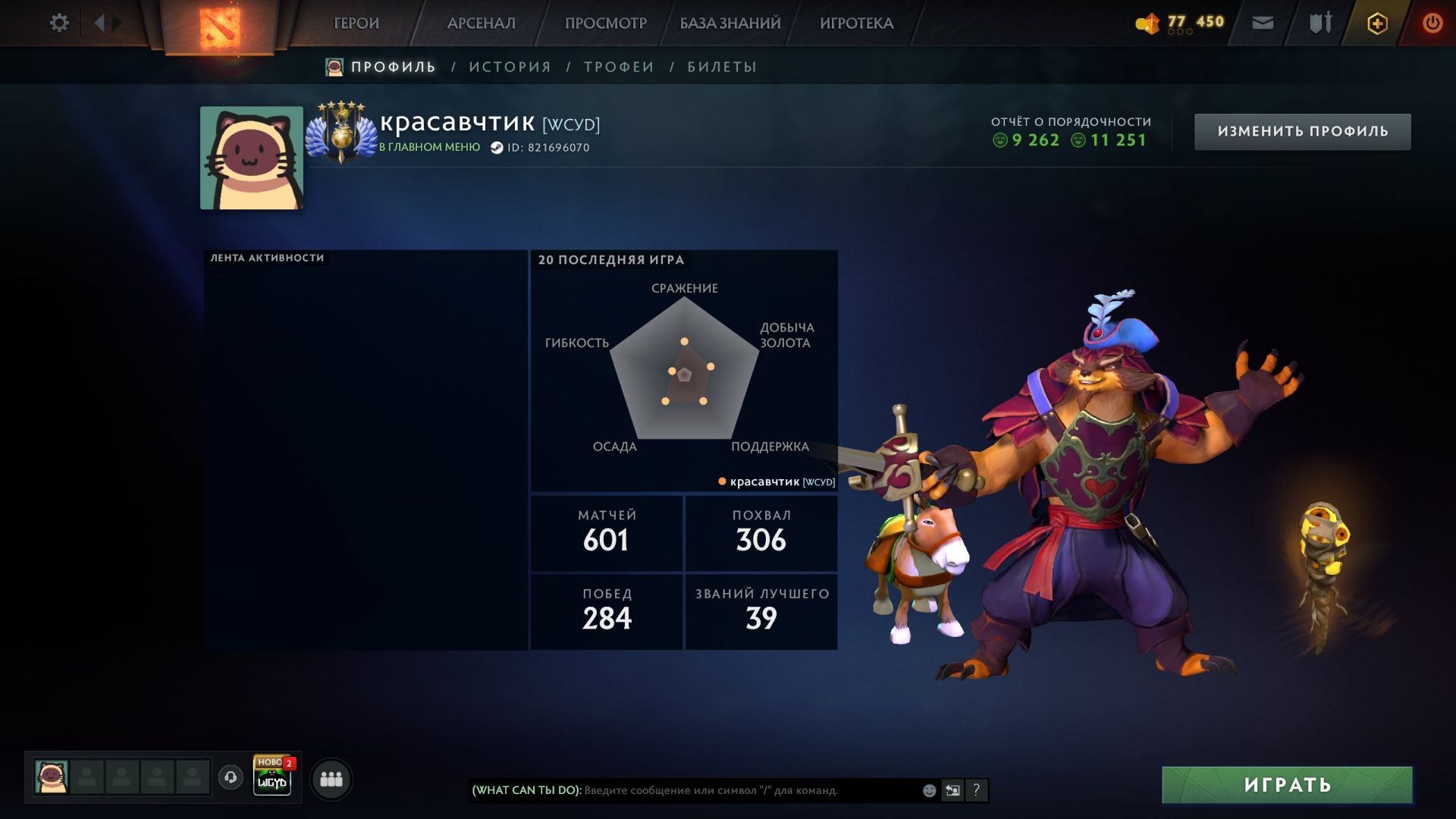Open the WCYD guild badge with notifications

click(x=272, y=777)
